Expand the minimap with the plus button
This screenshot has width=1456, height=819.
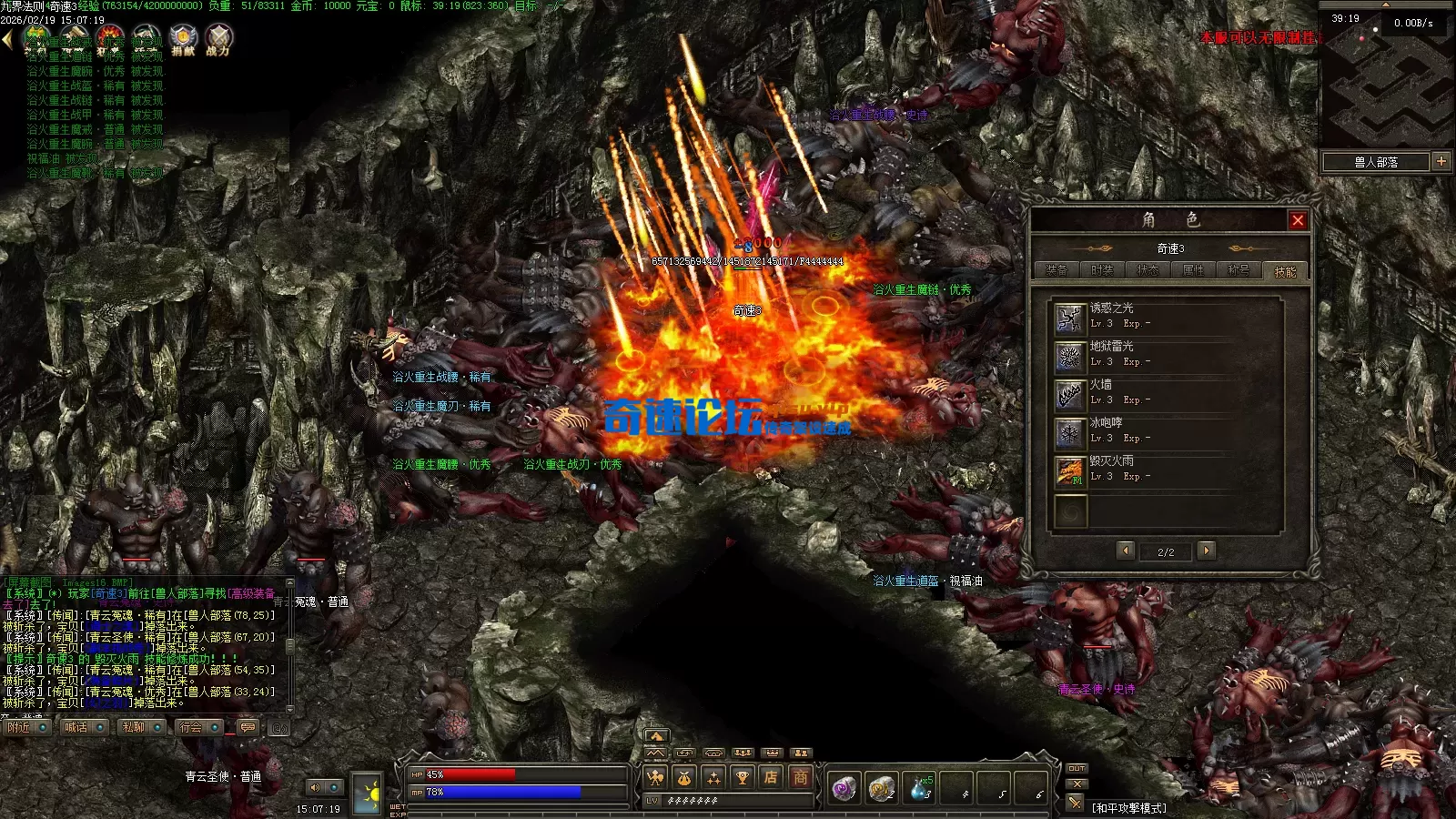pyautogui.click(x=1441, y=162)
